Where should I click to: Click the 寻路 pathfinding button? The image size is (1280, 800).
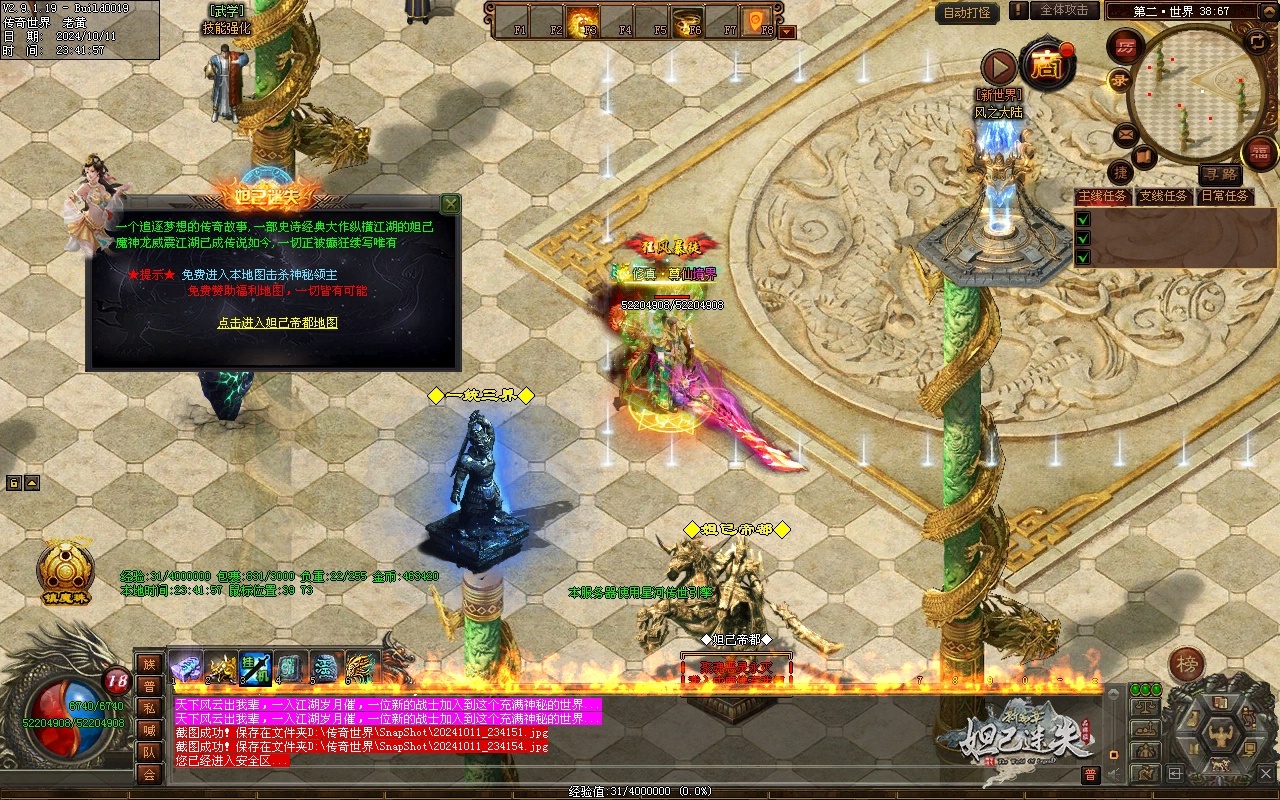[x=1219, y=173]
